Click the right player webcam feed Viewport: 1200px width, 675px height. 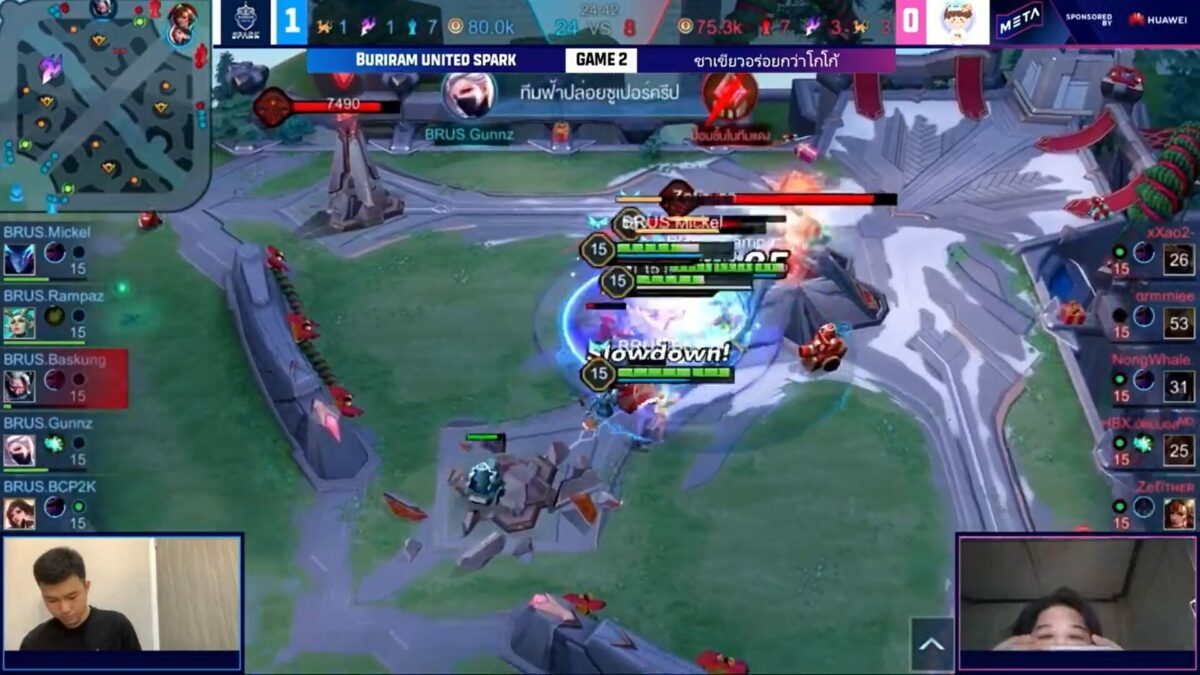pos(1077,594)
